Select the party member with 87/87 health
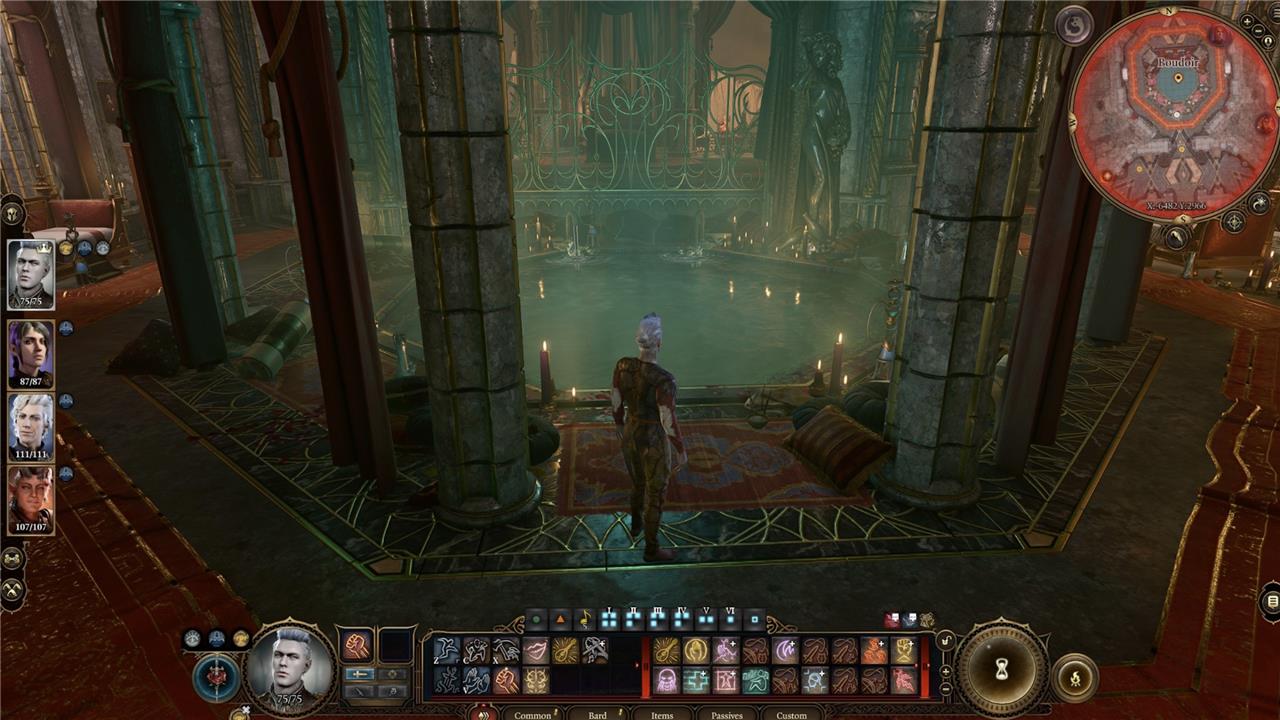The image size is (1280, 720). click(x=30, y=352)
